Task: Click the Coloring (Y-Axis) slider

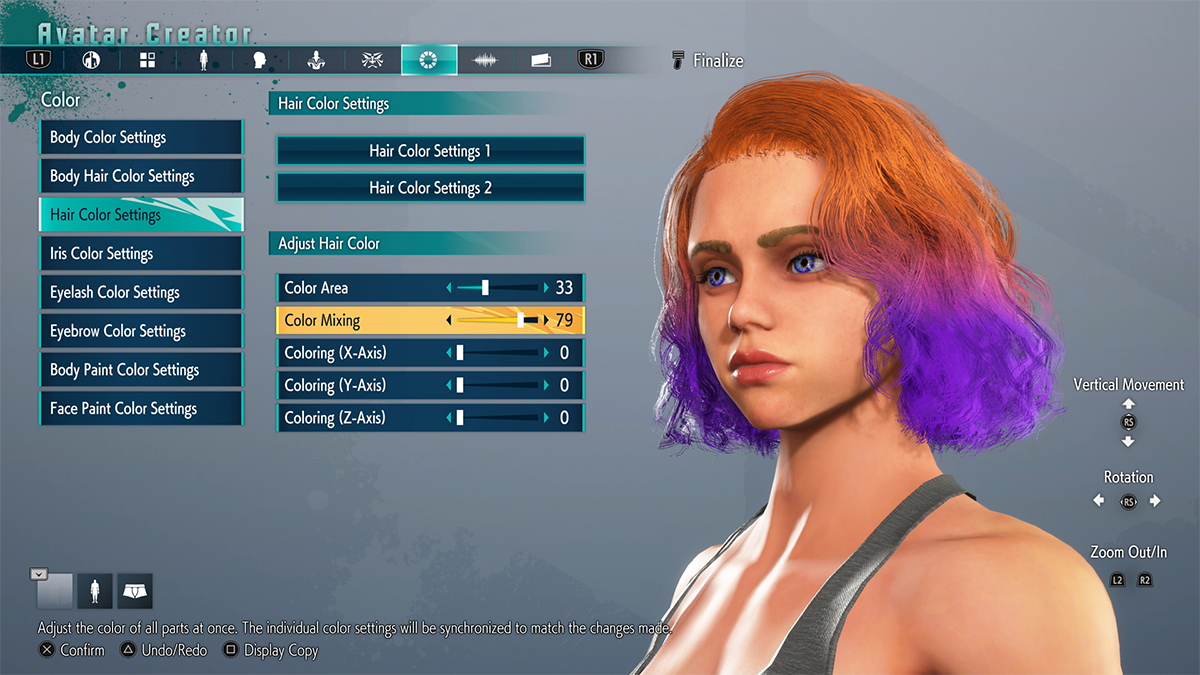Action: tap(497, 385)
